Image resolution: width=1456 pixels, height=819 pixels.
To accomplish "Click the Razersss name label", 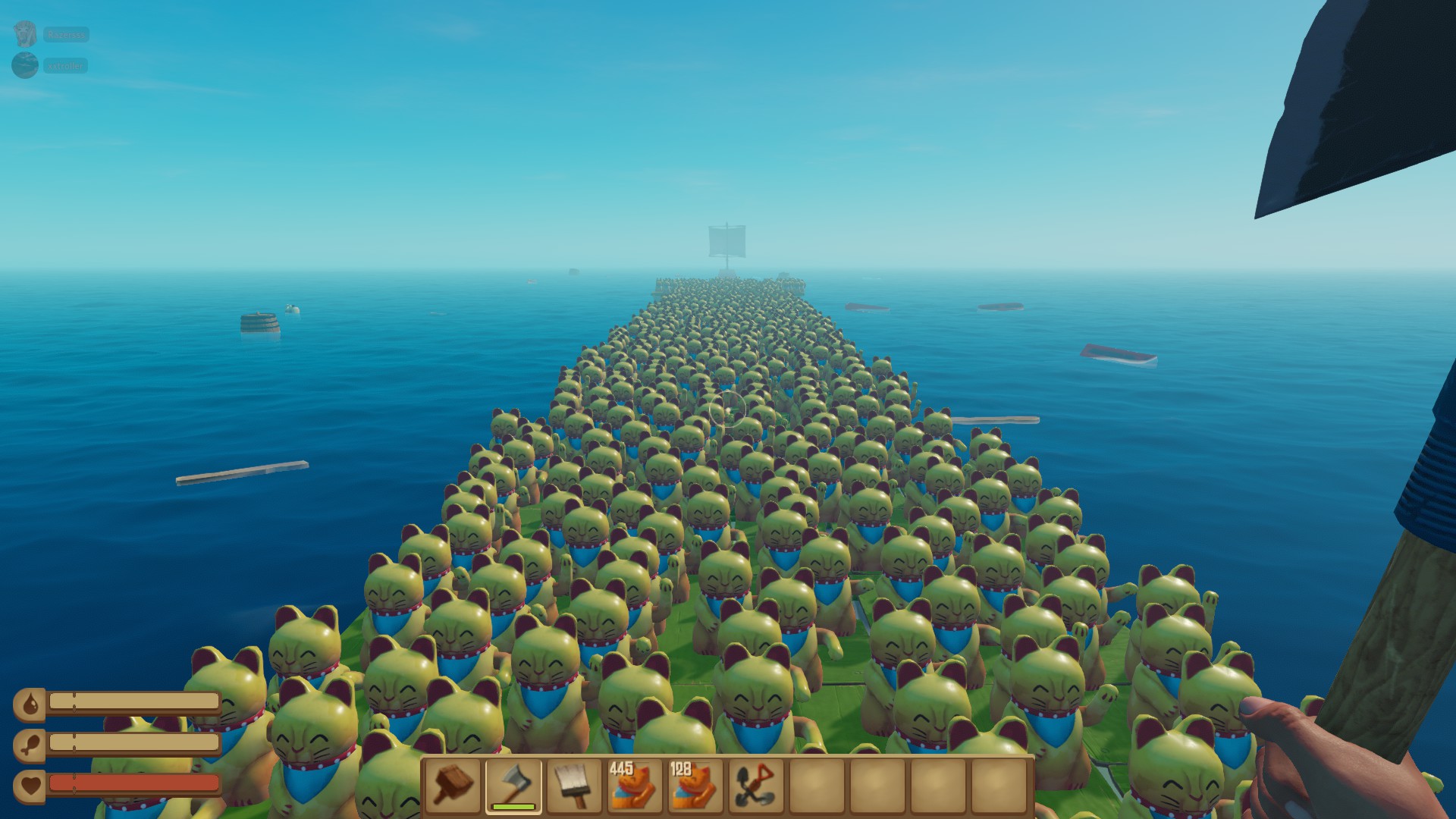I will 66,34.
